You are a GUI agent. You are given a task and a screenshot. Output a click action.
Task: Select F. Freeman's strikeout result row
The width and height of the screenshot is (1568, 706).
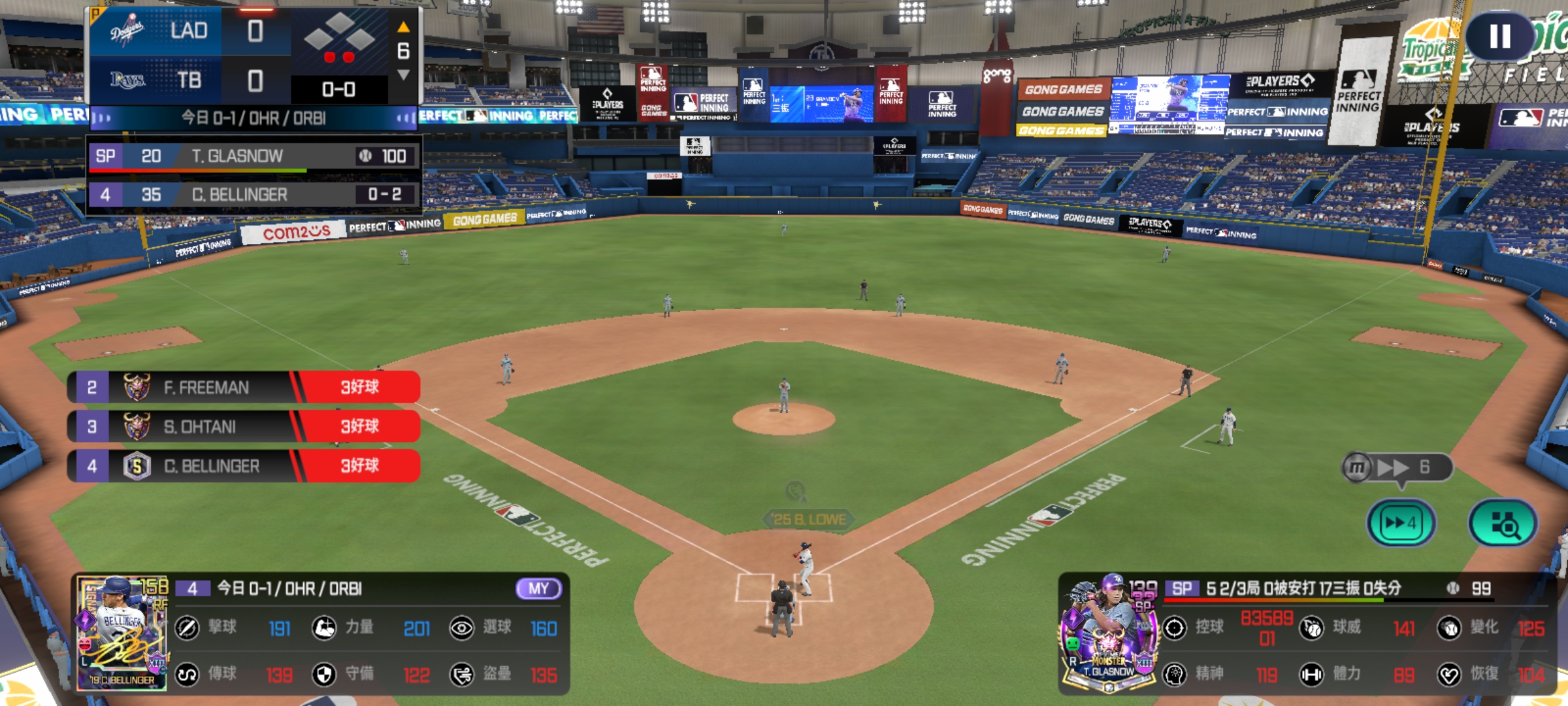[x=244, y=388]
